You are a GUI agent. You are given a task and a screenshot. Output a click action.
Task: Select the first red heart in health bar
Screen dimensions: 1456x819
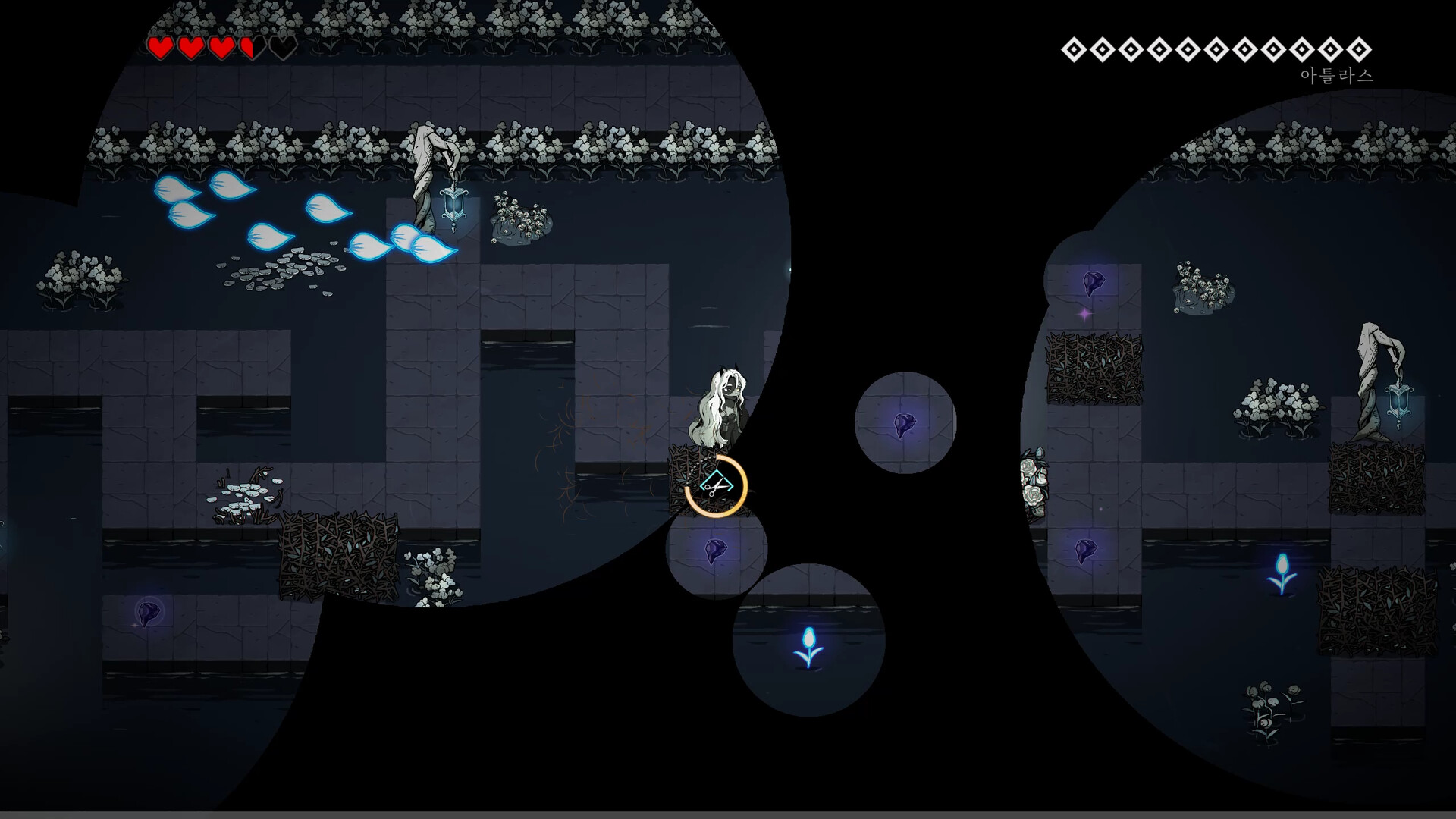point(162,49)
